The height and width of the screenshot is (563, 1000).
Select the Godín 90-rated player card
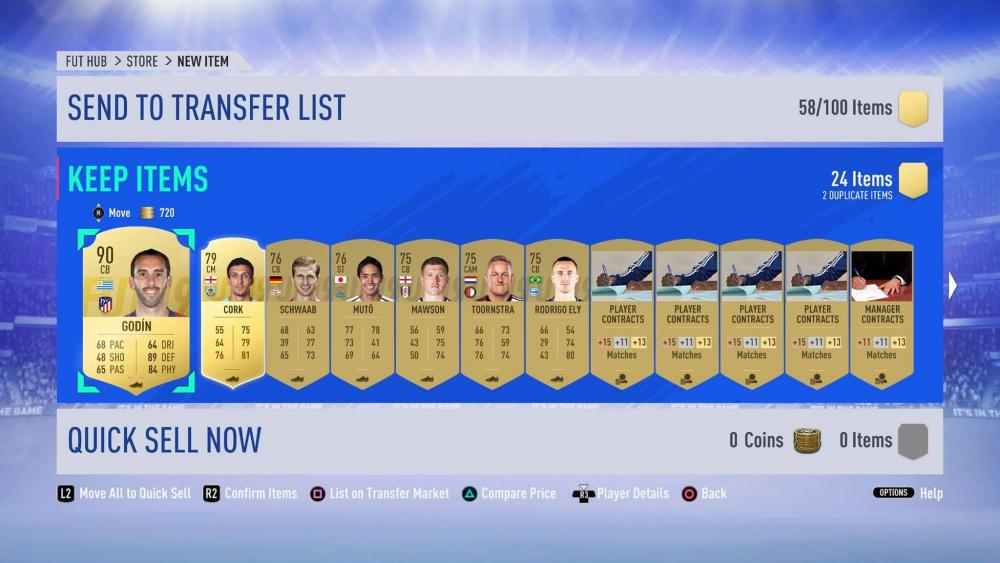136,310
